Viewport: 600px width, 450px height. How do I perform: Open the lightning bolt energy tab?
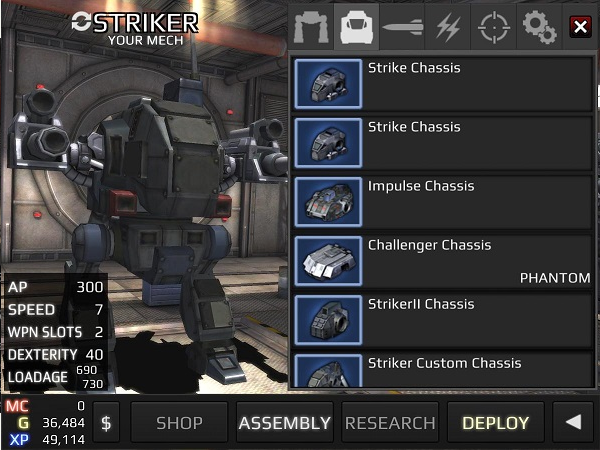tap(447, 28)
